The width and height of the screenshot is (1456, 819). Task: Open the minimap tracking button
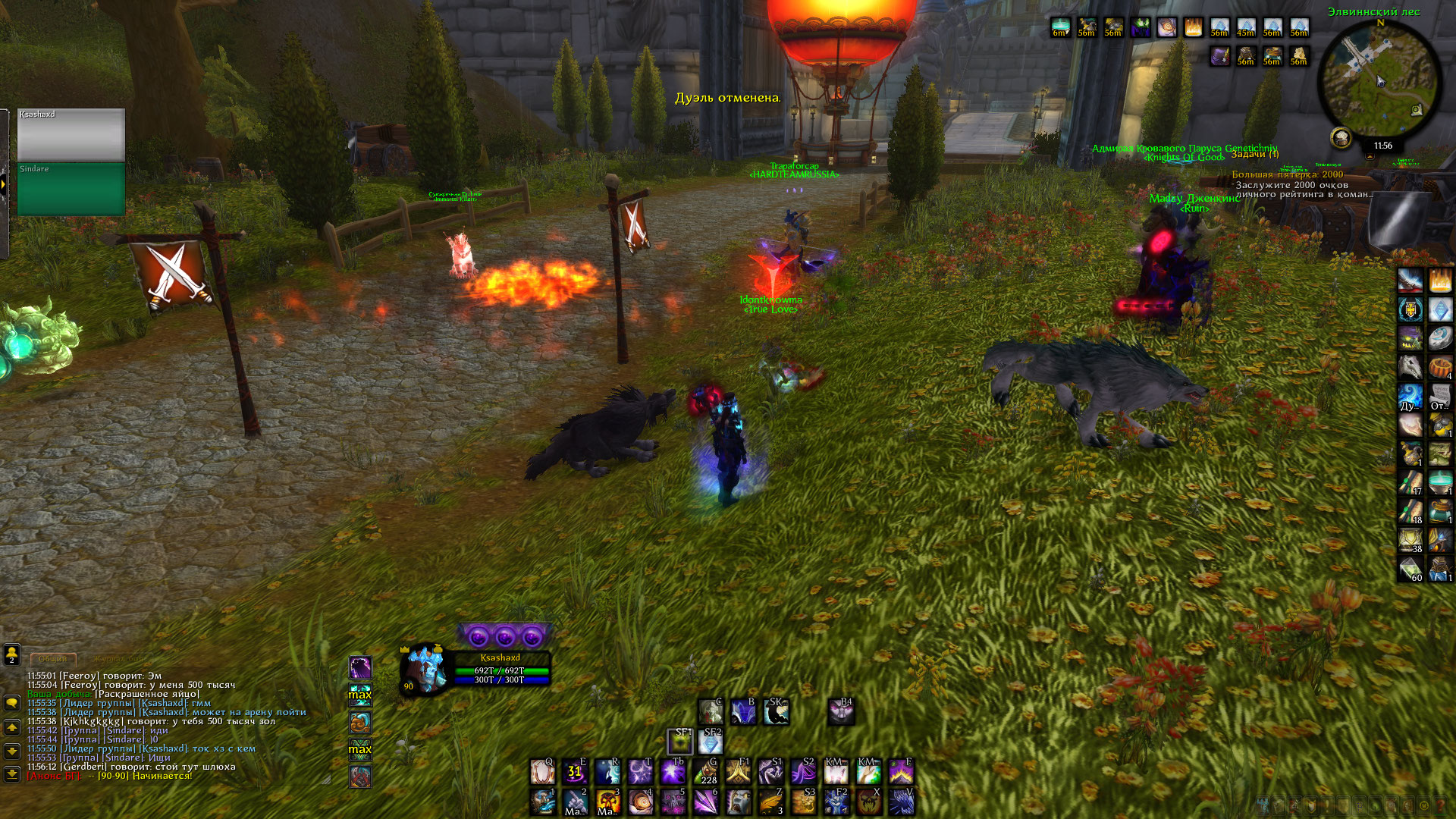[1341, 138]
